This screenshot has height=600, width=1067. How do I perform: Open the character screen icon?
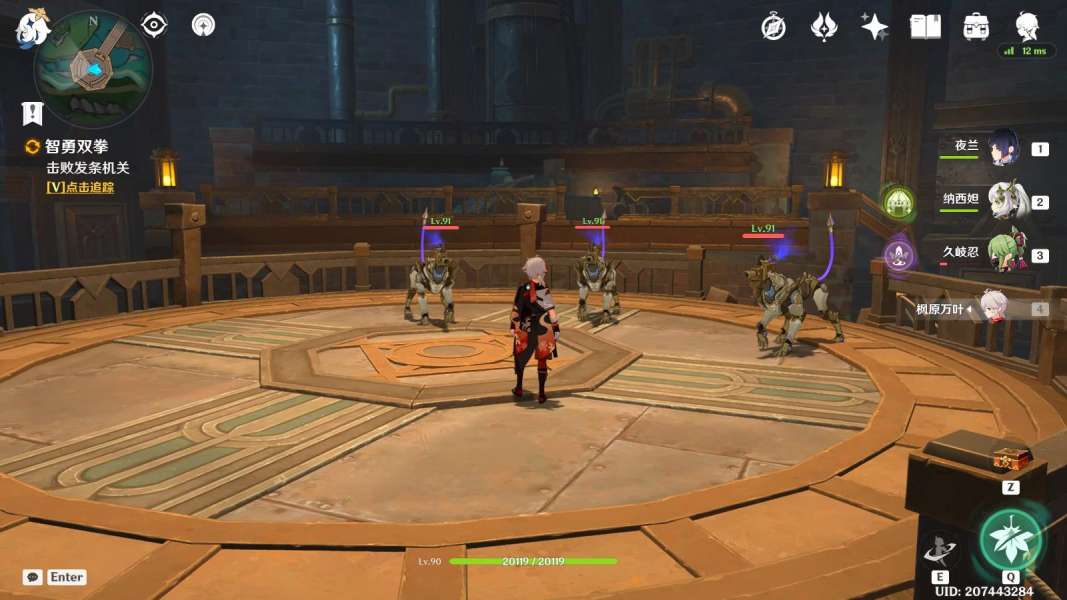point(1027,25)
